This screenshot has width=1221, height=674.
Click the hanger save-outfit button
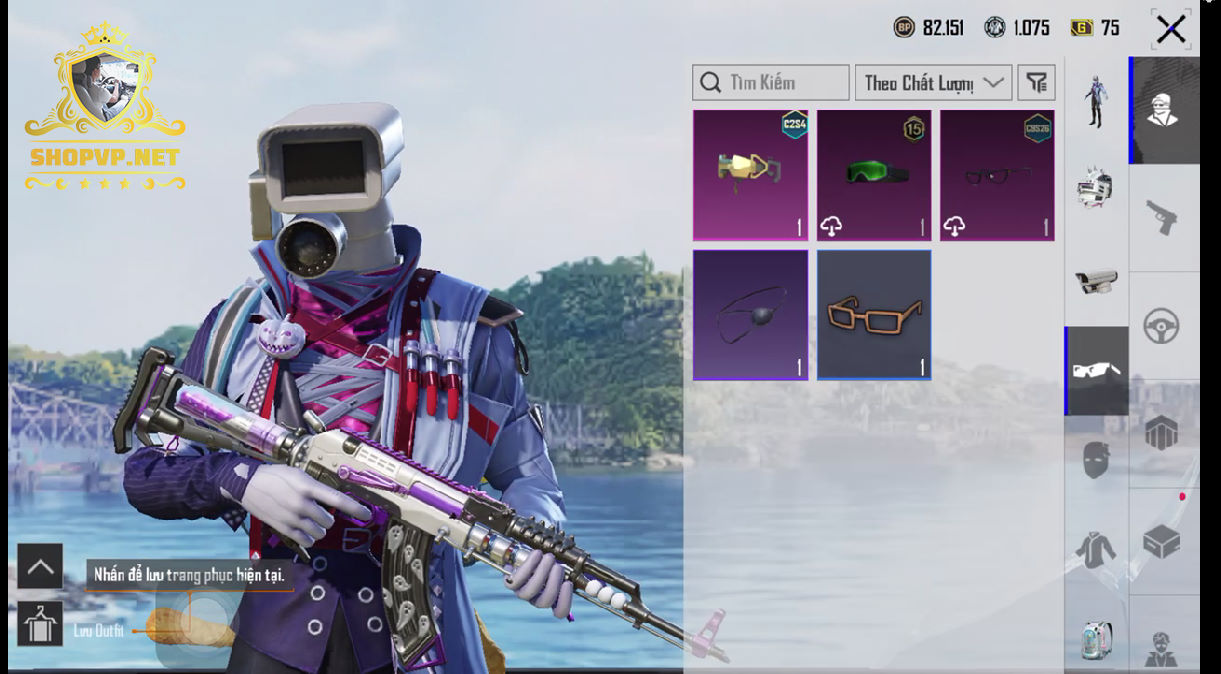click(40, 624)
